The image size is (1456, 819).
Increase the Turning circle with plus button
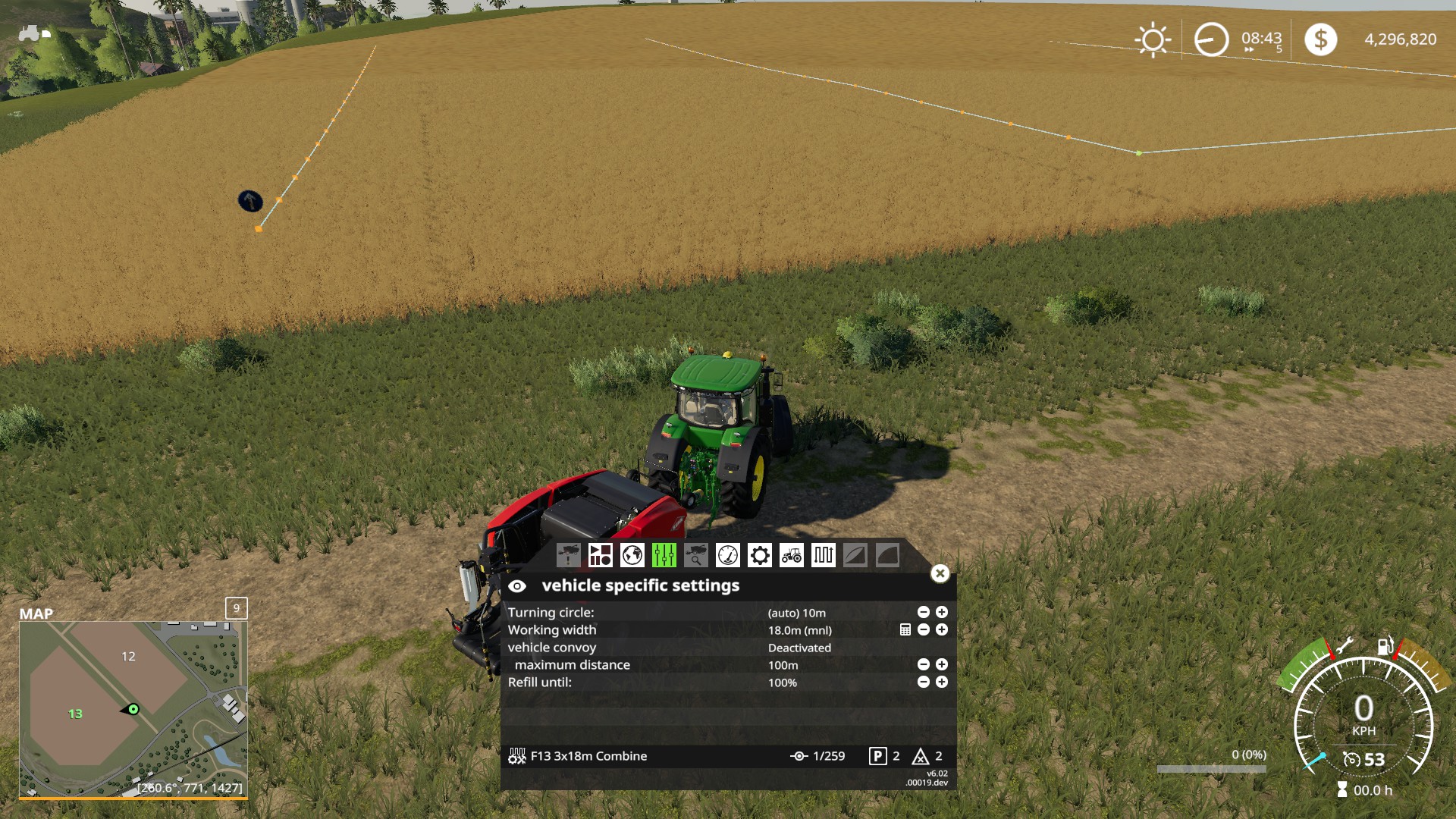tap(941, 613)
